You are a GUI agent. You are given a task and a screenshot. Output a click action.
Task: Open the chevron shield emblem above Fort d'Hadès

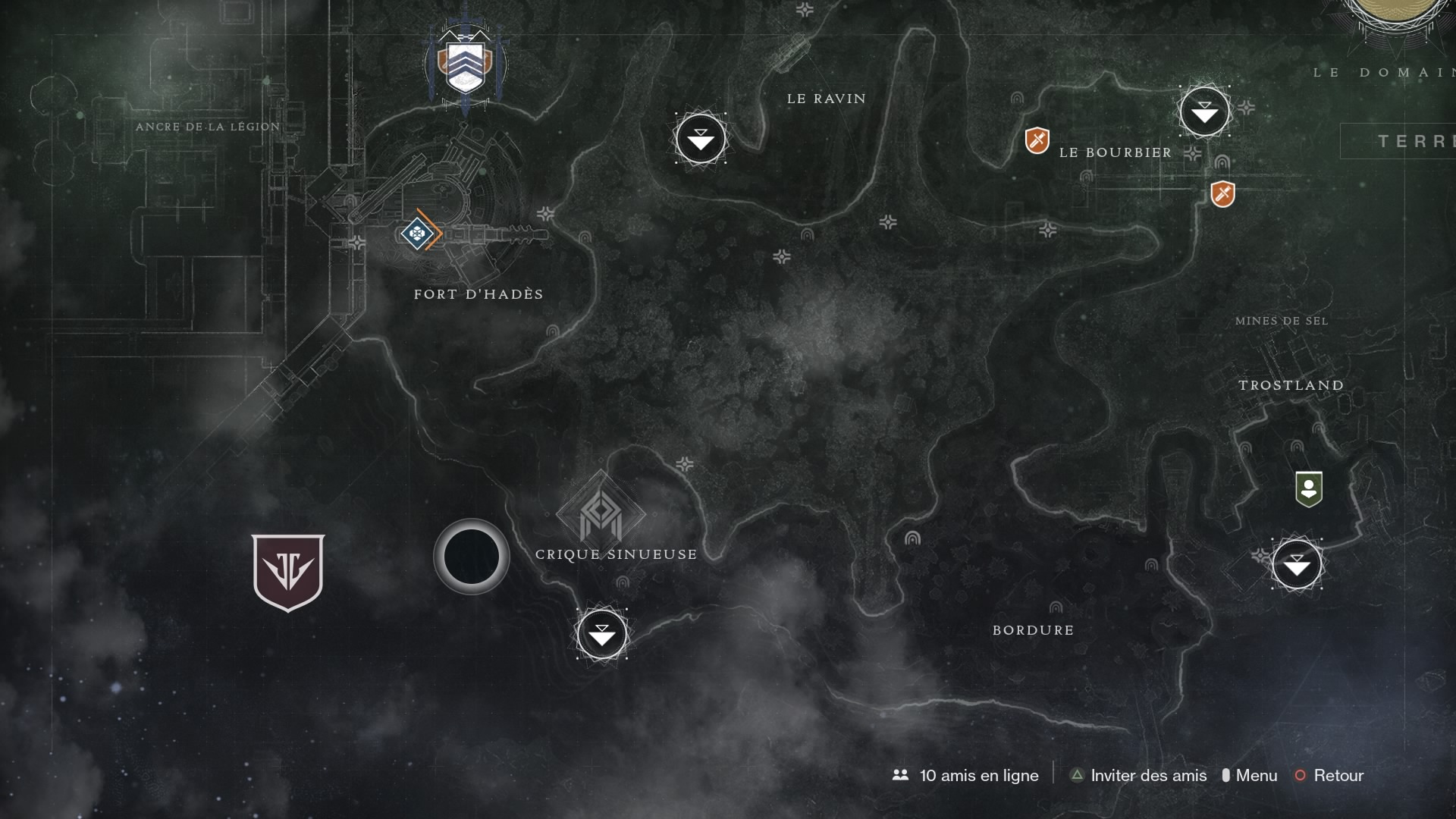click(465, 65)
